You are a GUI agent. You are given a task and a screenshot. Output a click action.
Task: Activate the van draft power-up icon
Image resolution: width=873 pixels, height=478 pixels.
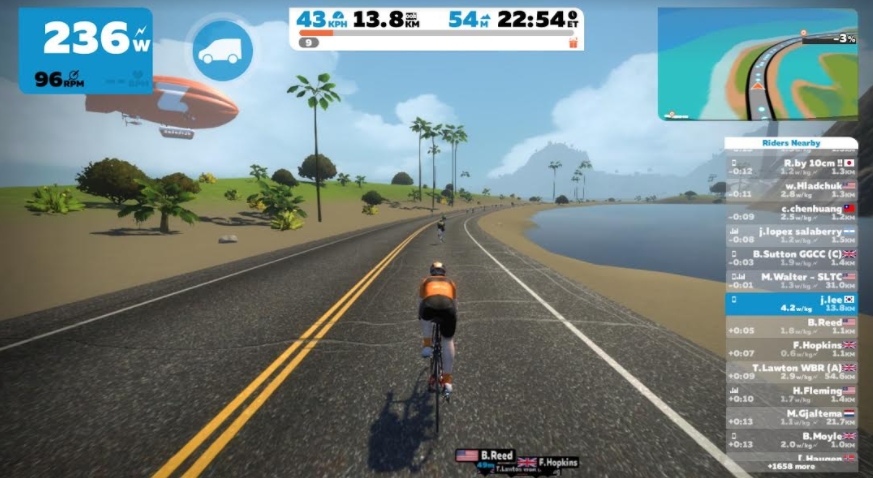click(221, 51)
